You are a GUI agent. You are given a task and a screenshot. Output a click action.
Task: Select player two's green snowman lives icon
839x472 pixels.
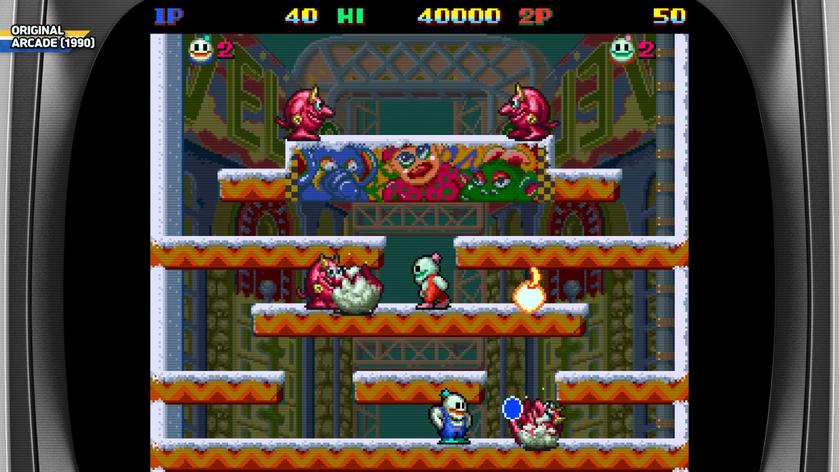pyautogui.click(x=624, y=49)
